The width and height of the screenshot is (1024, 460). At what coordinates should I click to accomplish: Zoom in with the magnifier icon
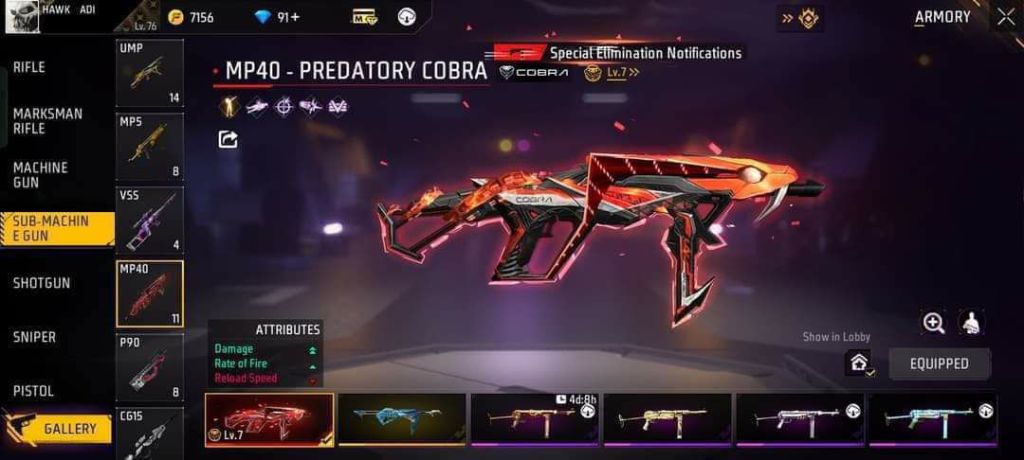point(934,322)
